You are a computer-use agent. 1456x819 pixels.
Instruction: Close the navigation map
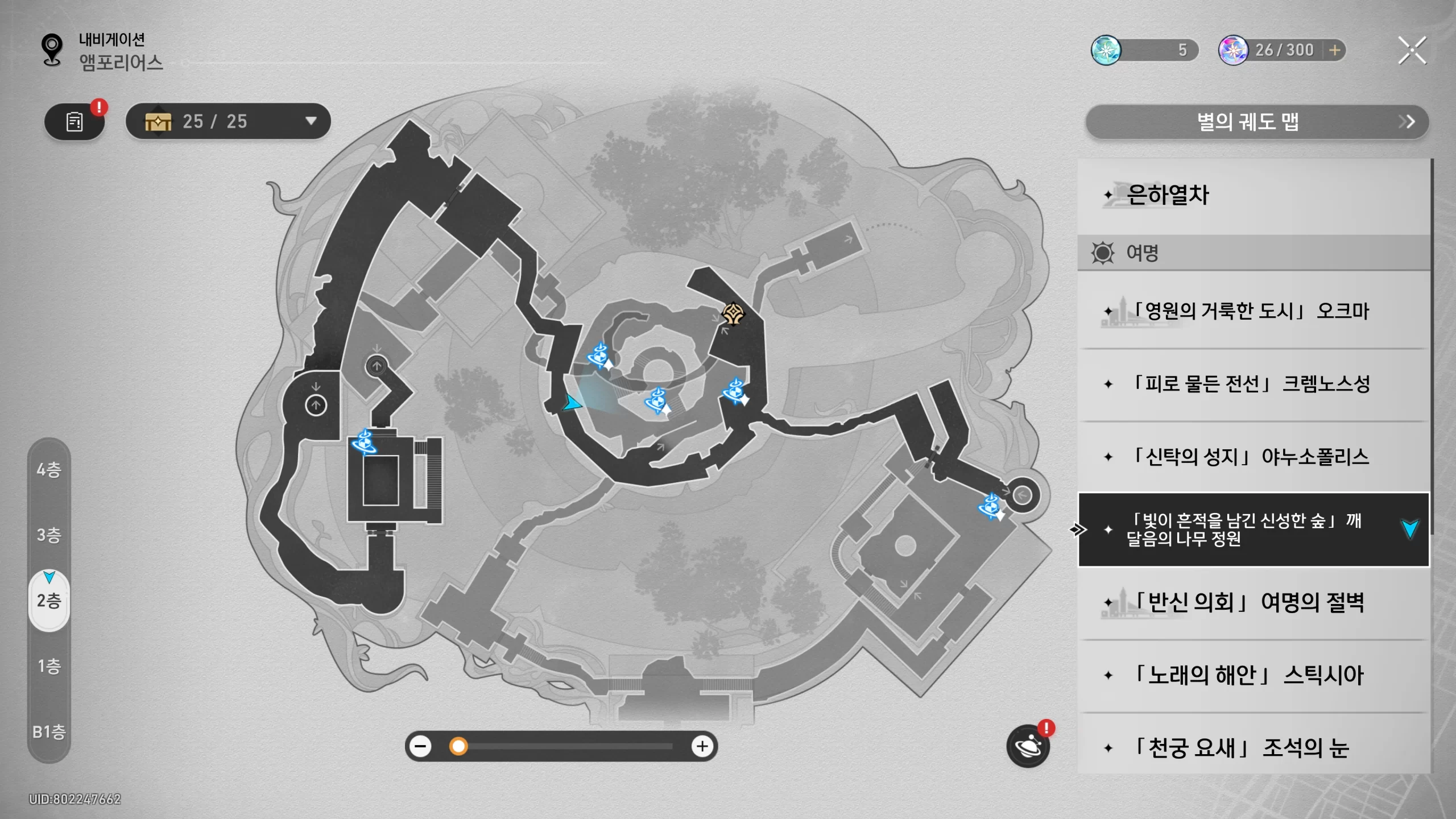click(x=1412, y=51)
